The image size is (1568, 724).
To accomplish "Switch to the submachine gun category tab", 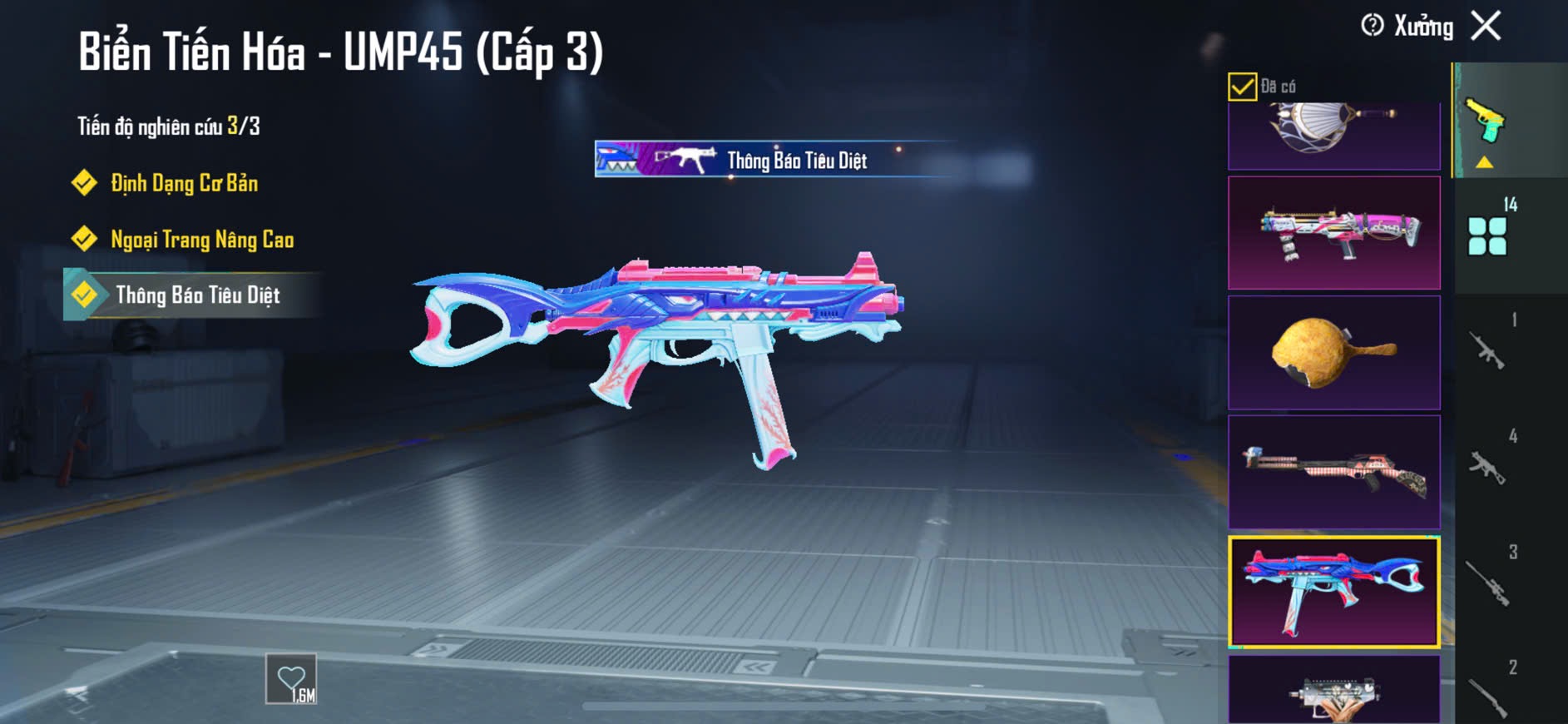I will 1489,466.
